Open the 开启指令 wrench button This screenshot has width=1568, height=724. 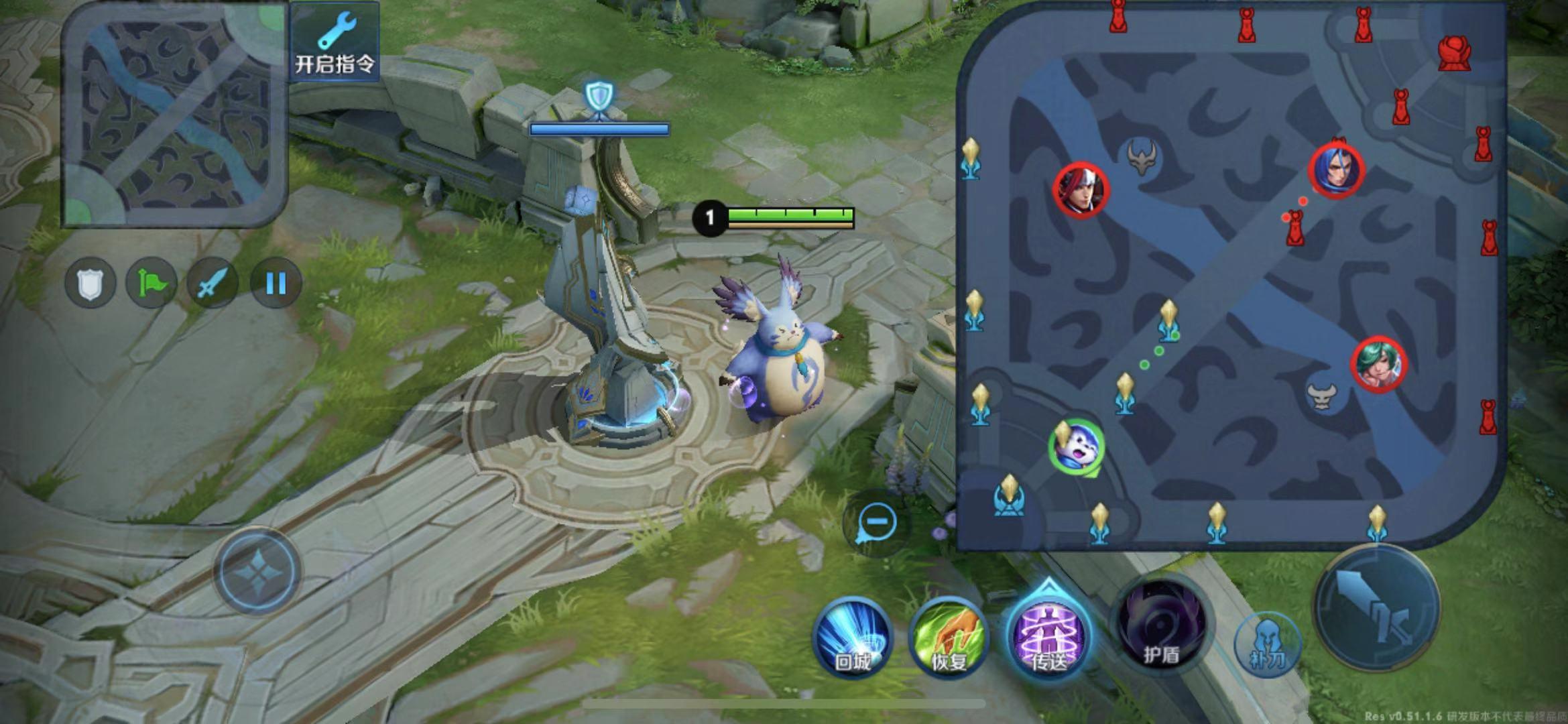(x=335, y=42)
